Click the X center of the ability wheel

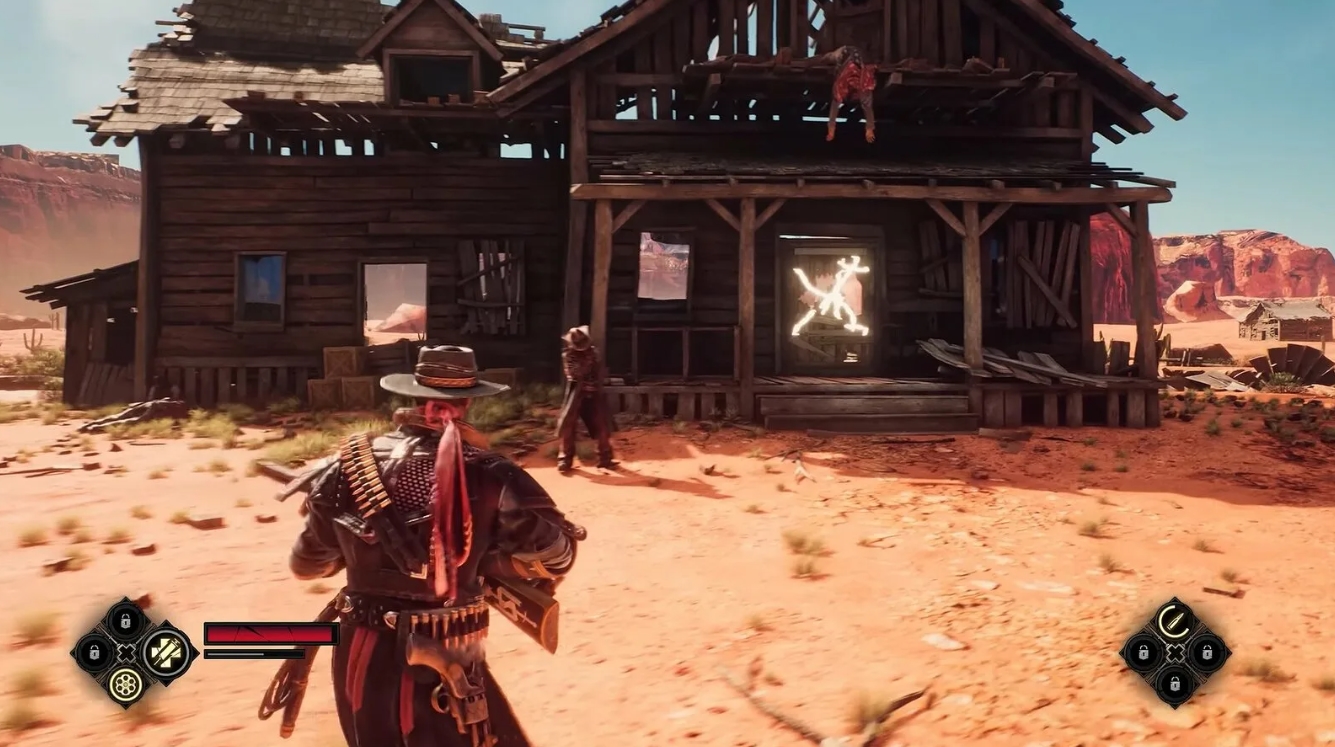(x=1175, y=652)
